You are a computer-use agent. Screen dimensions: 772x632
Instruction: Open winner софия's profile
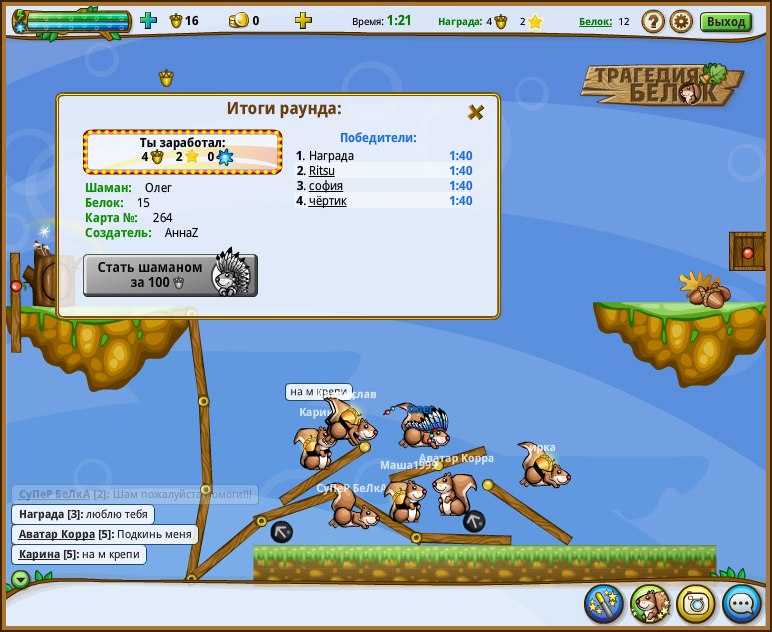(326, 186)
